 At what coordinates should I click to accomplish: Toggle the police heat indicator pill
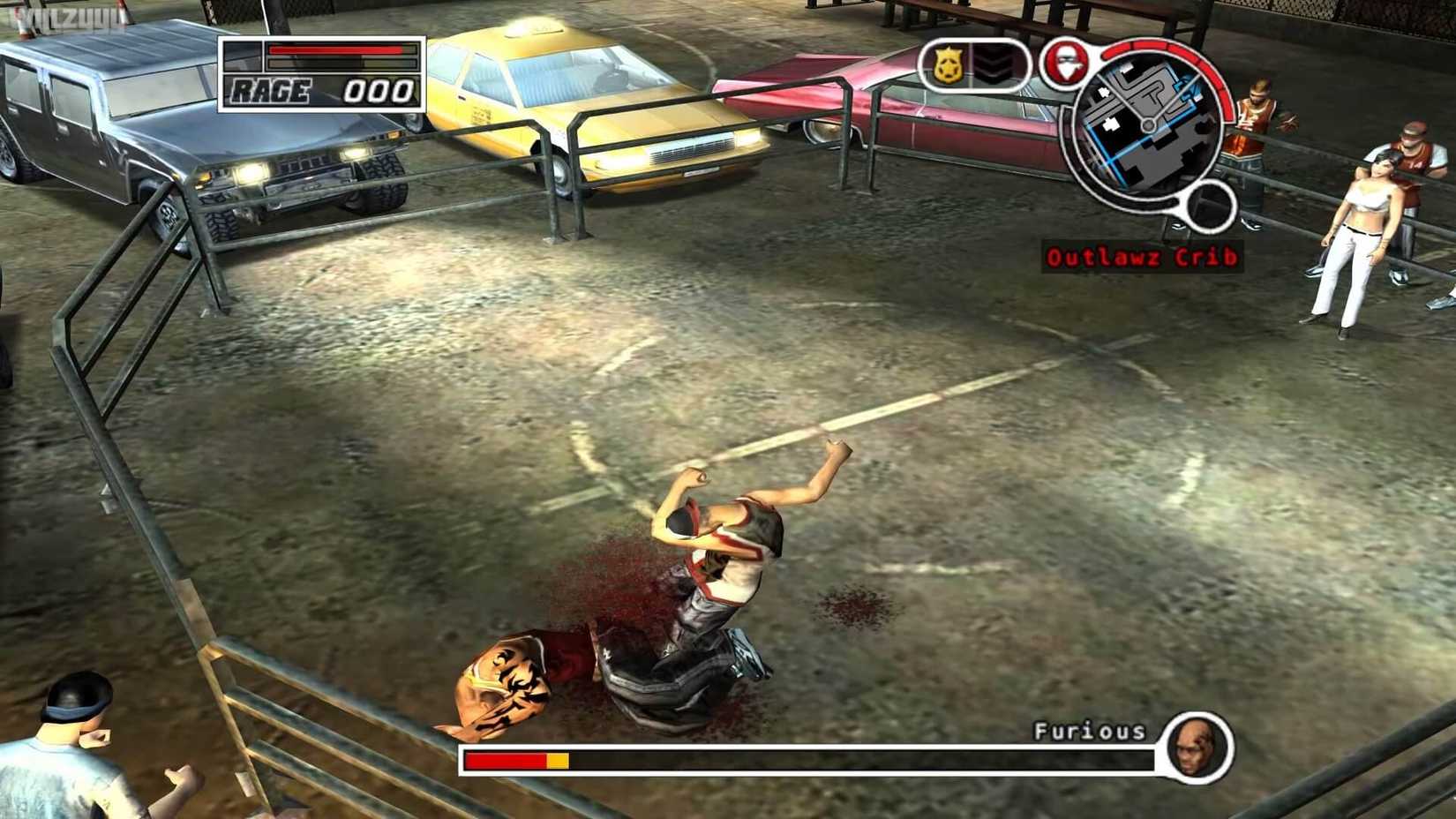click(x=973, y=64)
